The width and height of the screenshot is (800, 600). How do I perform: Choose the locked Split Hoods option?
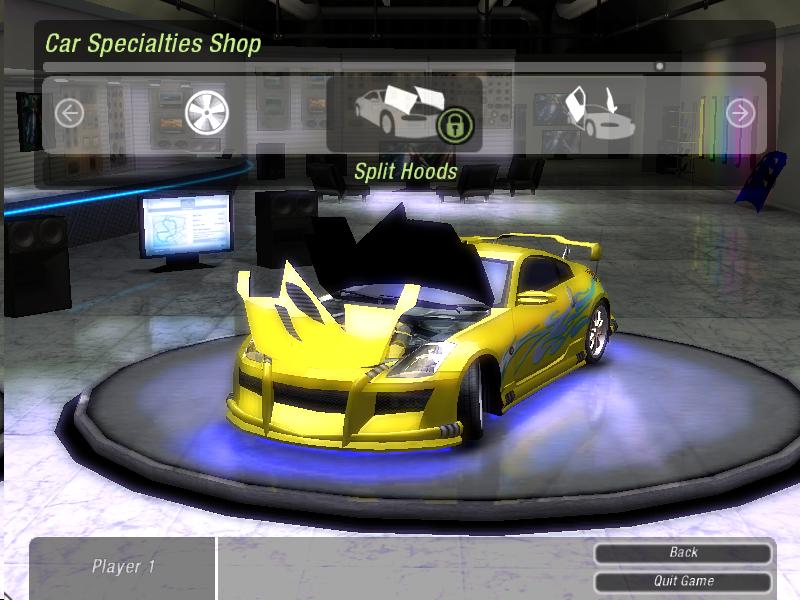[x=405, y=113]
